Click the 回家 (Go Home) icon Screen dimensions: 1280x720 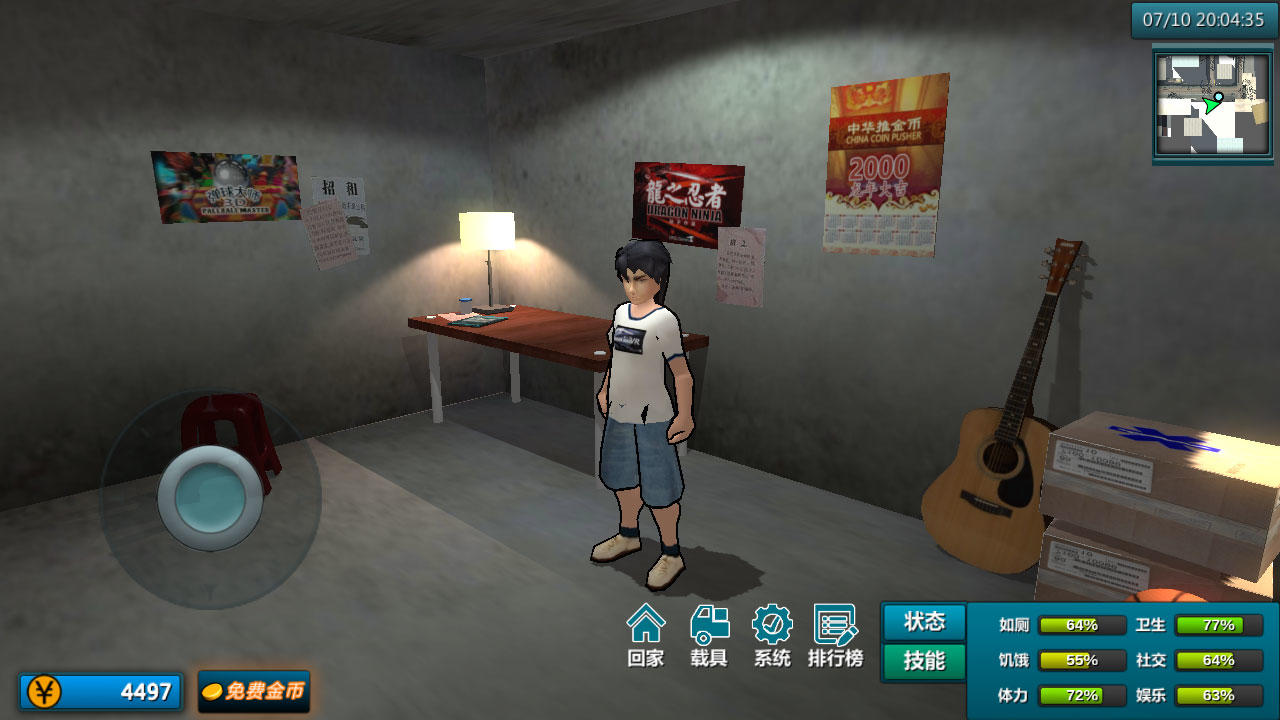[x=647, y=635]
